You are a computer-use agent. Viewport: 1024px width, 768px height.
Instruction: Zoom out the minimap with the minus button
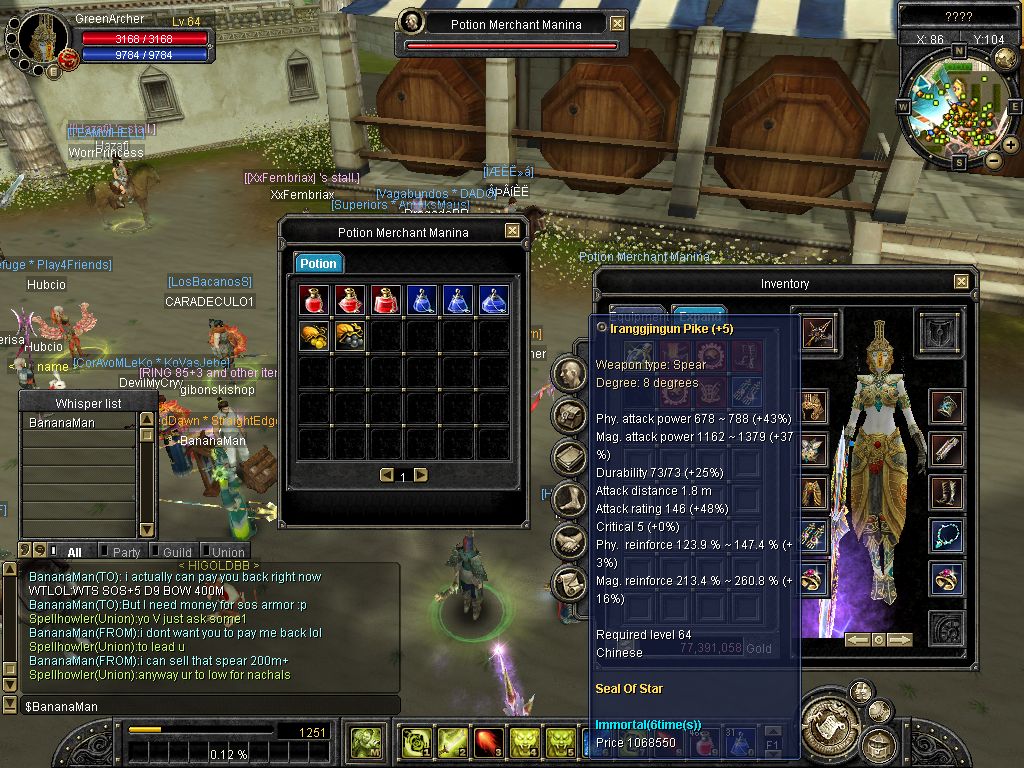pyautogui.click(x=993, y=160)
